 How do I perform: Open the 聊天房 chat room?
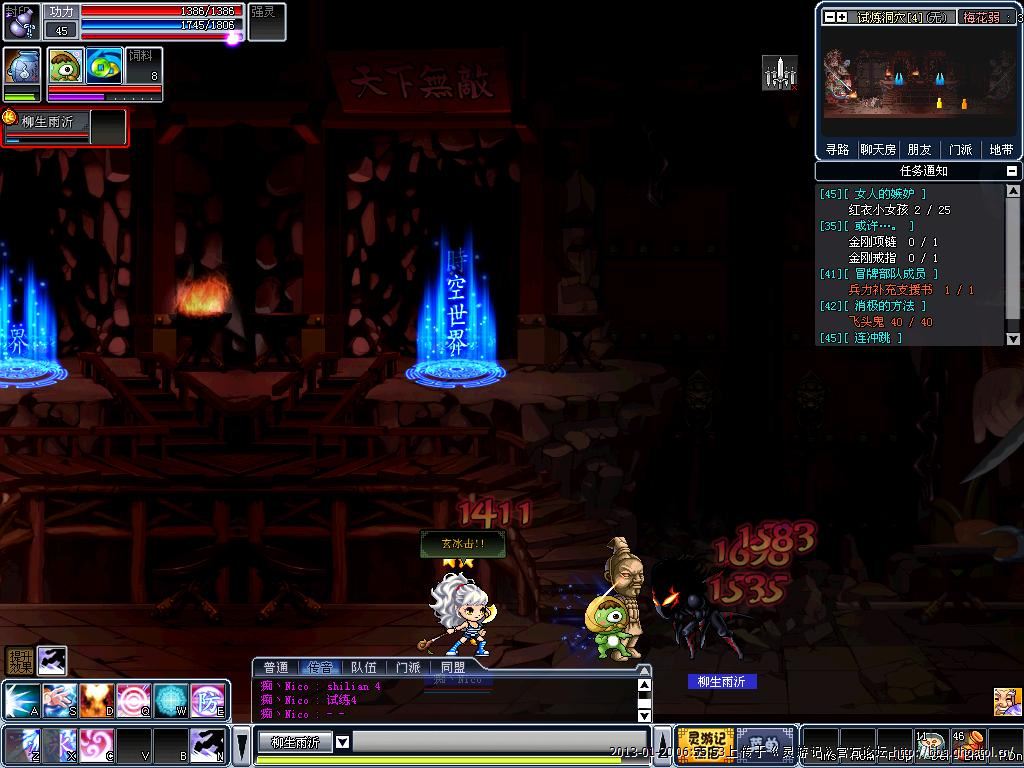(878, 149)
